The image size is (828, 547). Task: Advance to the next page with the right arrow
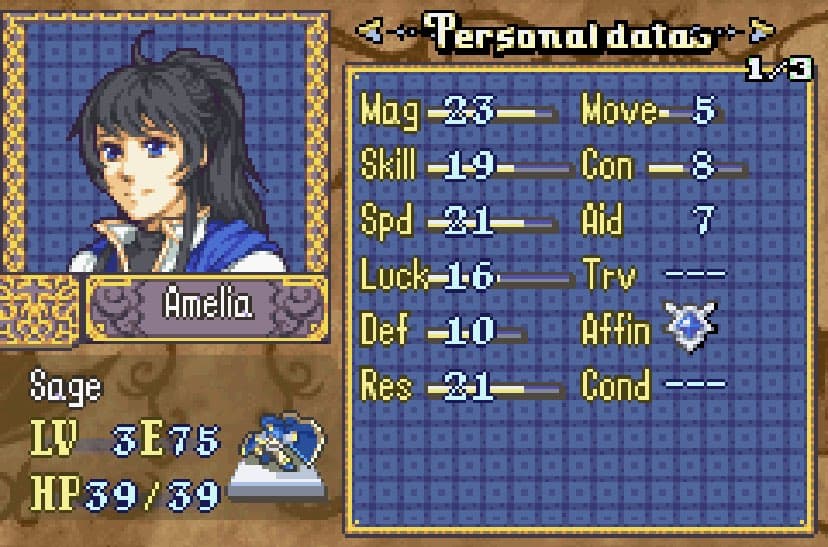[x=762, y=33]
